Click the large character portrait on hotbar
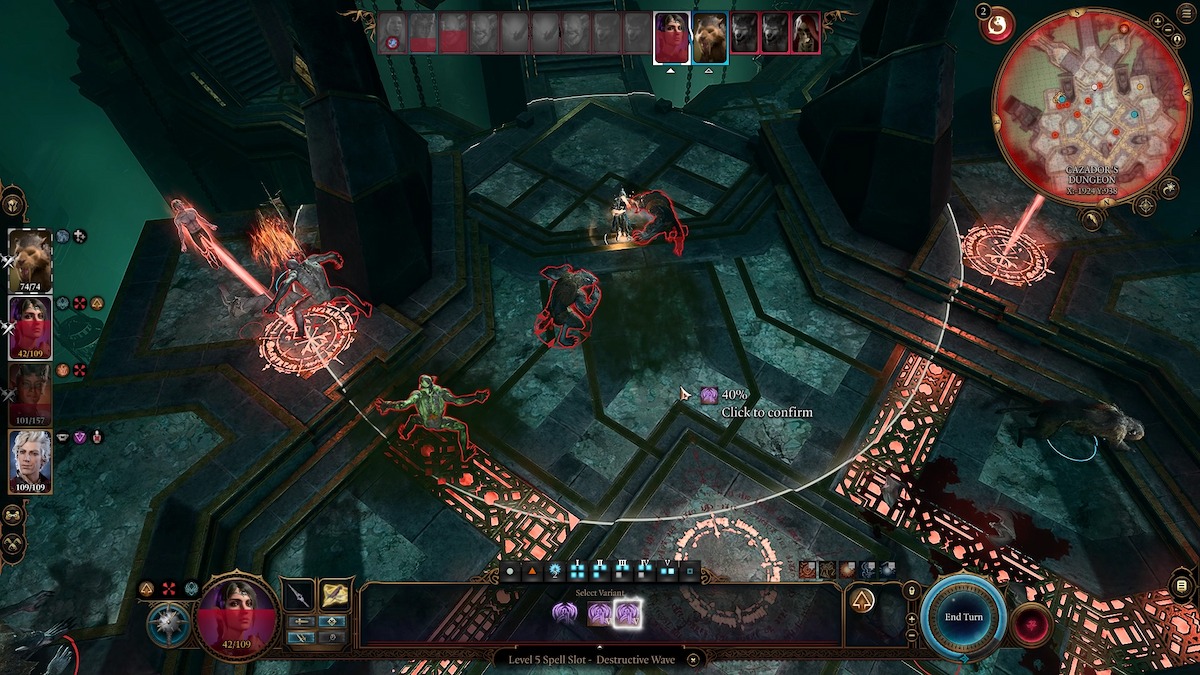This screenshot has width=1200, height=675. 238,617
